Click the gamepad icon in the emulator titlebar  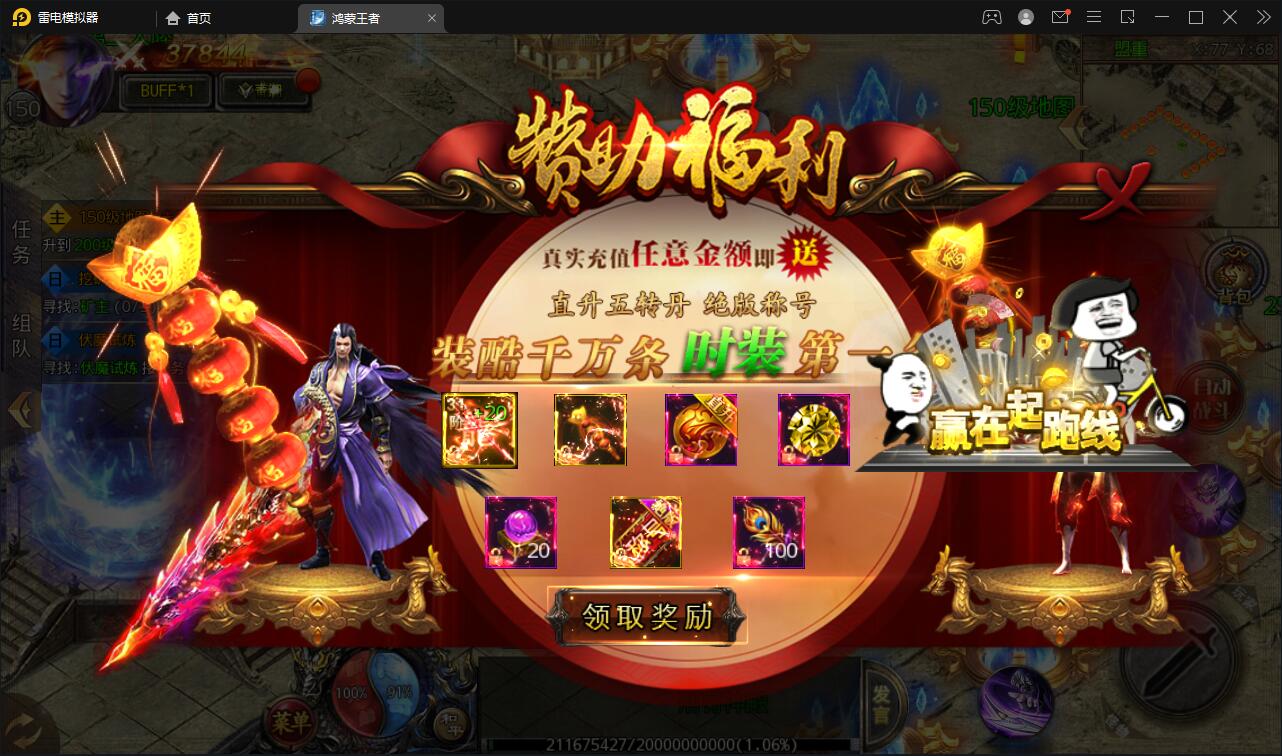pos(990,17)
